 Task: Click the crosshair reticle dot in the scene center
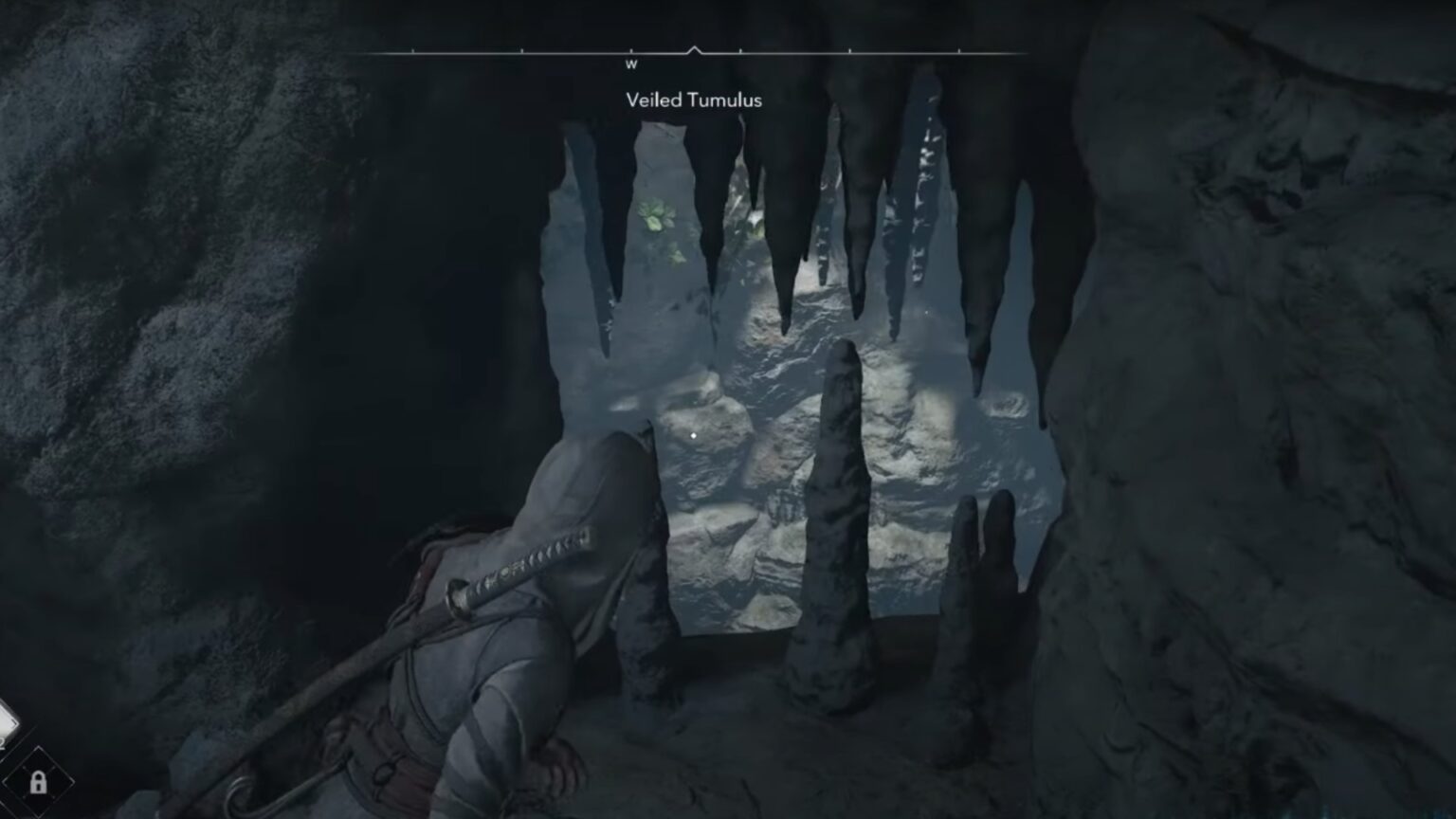(694, 435)
